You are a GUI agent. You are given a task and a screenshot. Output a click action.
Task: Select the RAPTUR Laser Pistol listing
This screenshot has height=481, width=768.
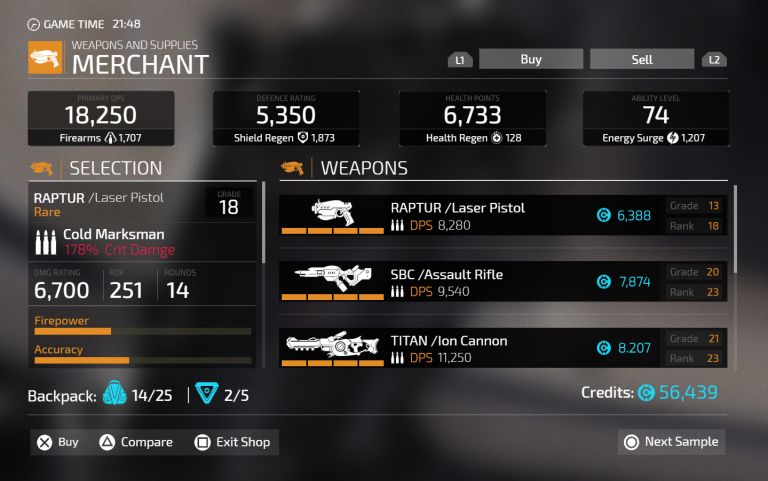pyautogui.click(x=504, y=216)
